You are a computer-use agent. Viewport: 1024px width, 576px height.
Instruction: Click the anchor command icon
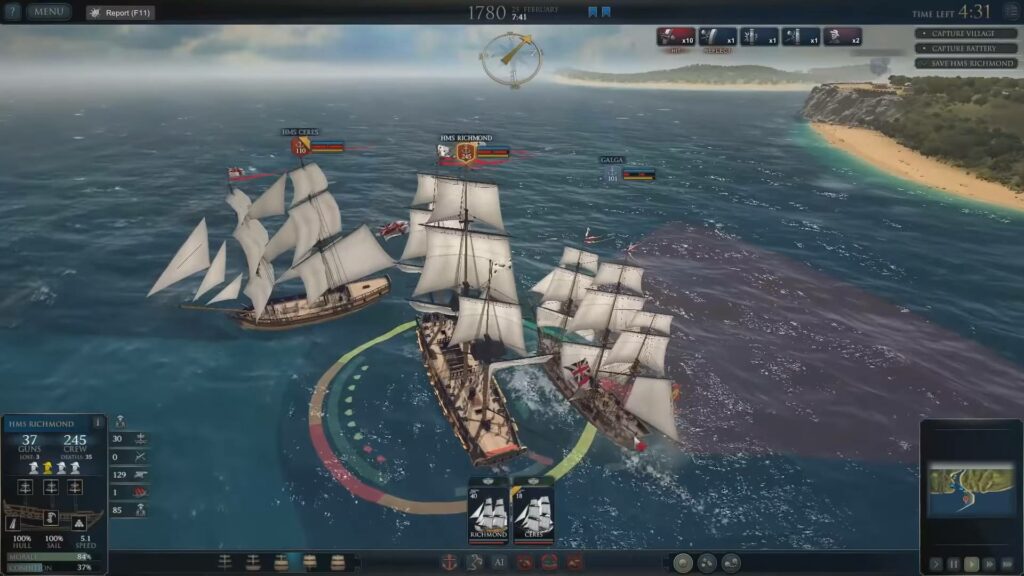(x=451, y=562)
